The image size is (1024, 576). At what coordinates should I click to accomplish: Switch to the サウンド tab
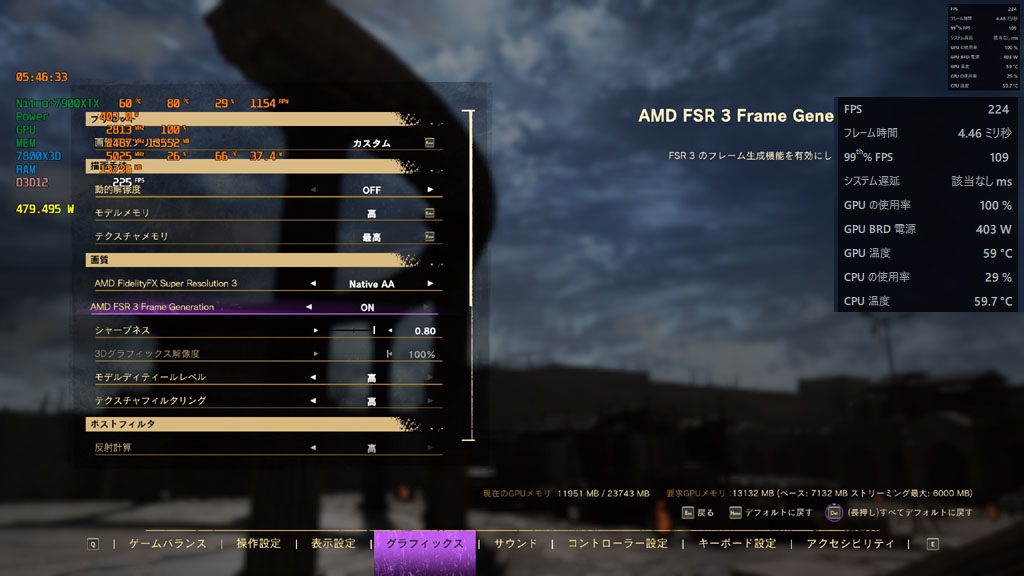tap(516, 544)
